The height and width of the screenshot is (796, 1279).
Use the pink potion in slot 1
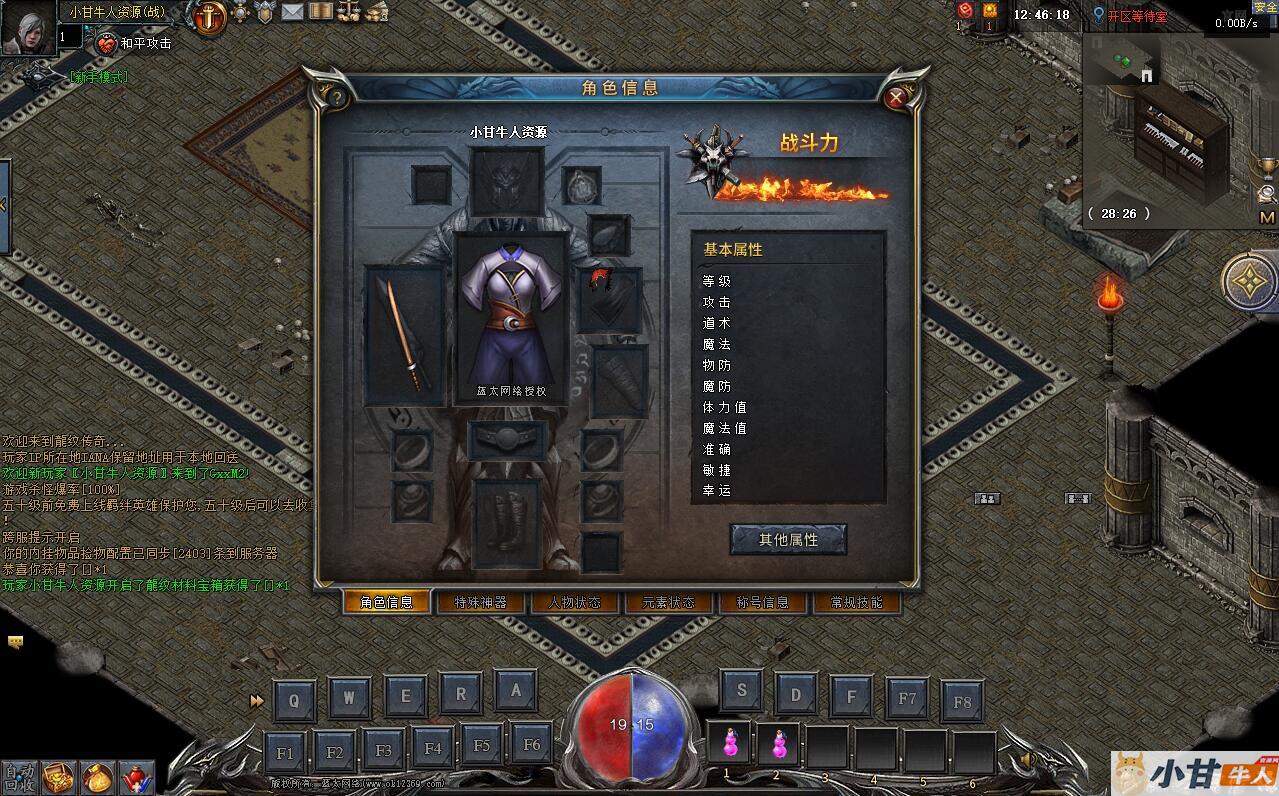[x=730, y=745]
